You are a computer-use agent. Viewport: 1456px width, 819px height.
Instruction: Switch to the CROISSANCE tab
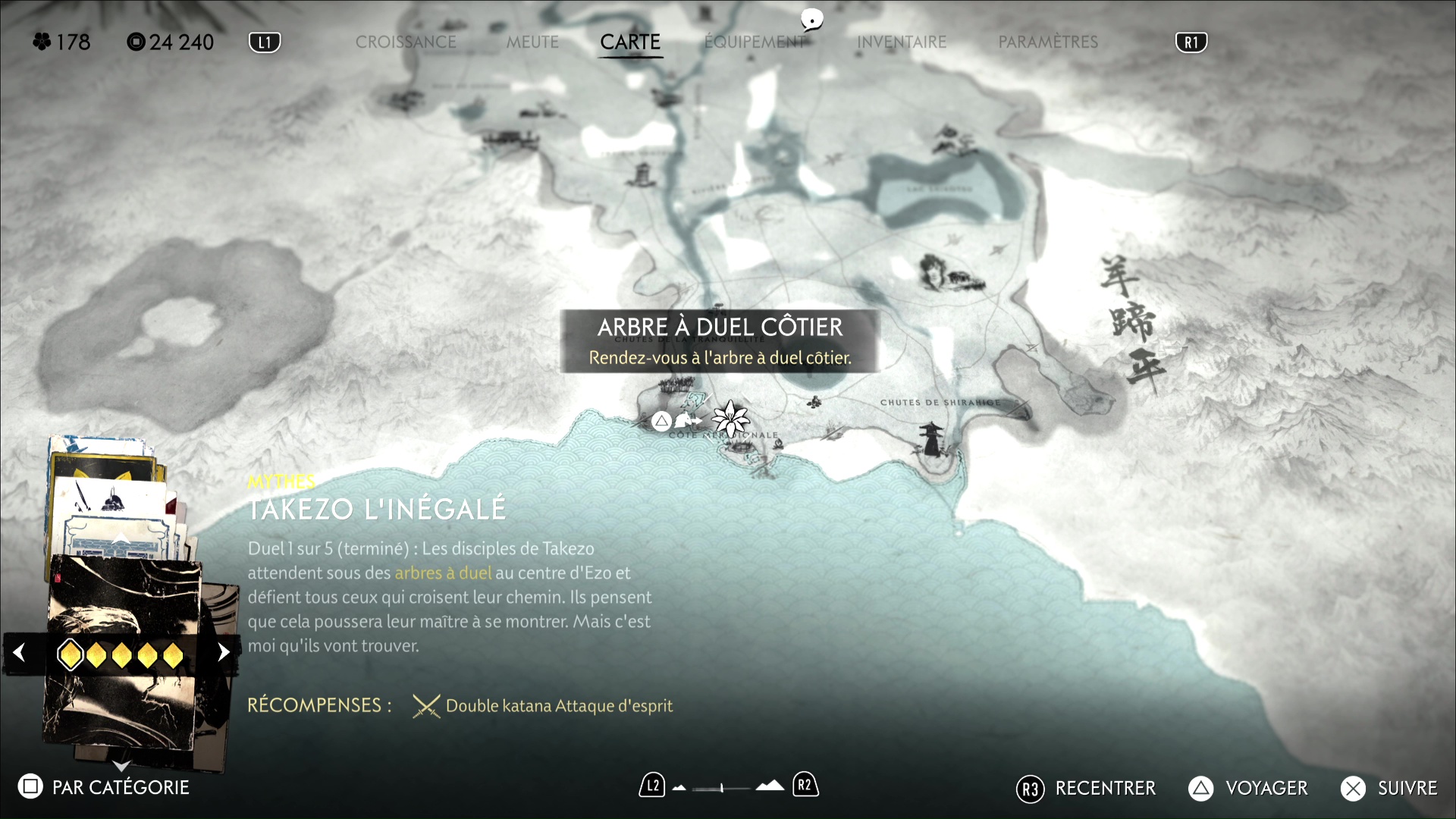[x=406, y=42]
